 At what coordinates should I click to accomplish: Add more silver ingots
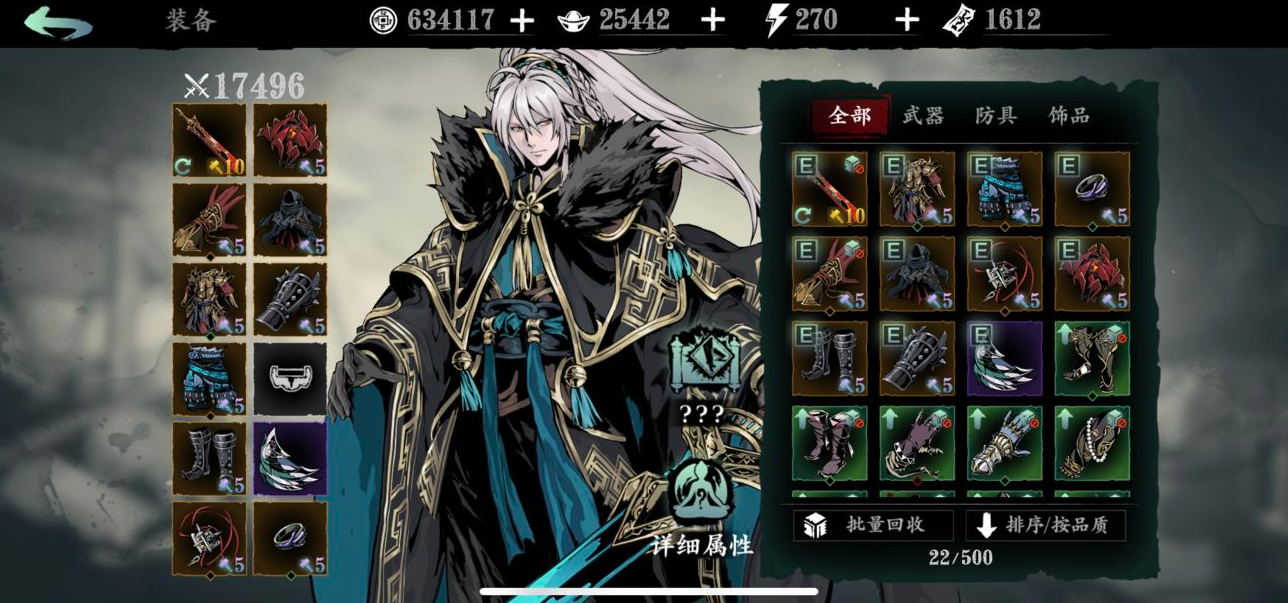(x=712, y=20)
